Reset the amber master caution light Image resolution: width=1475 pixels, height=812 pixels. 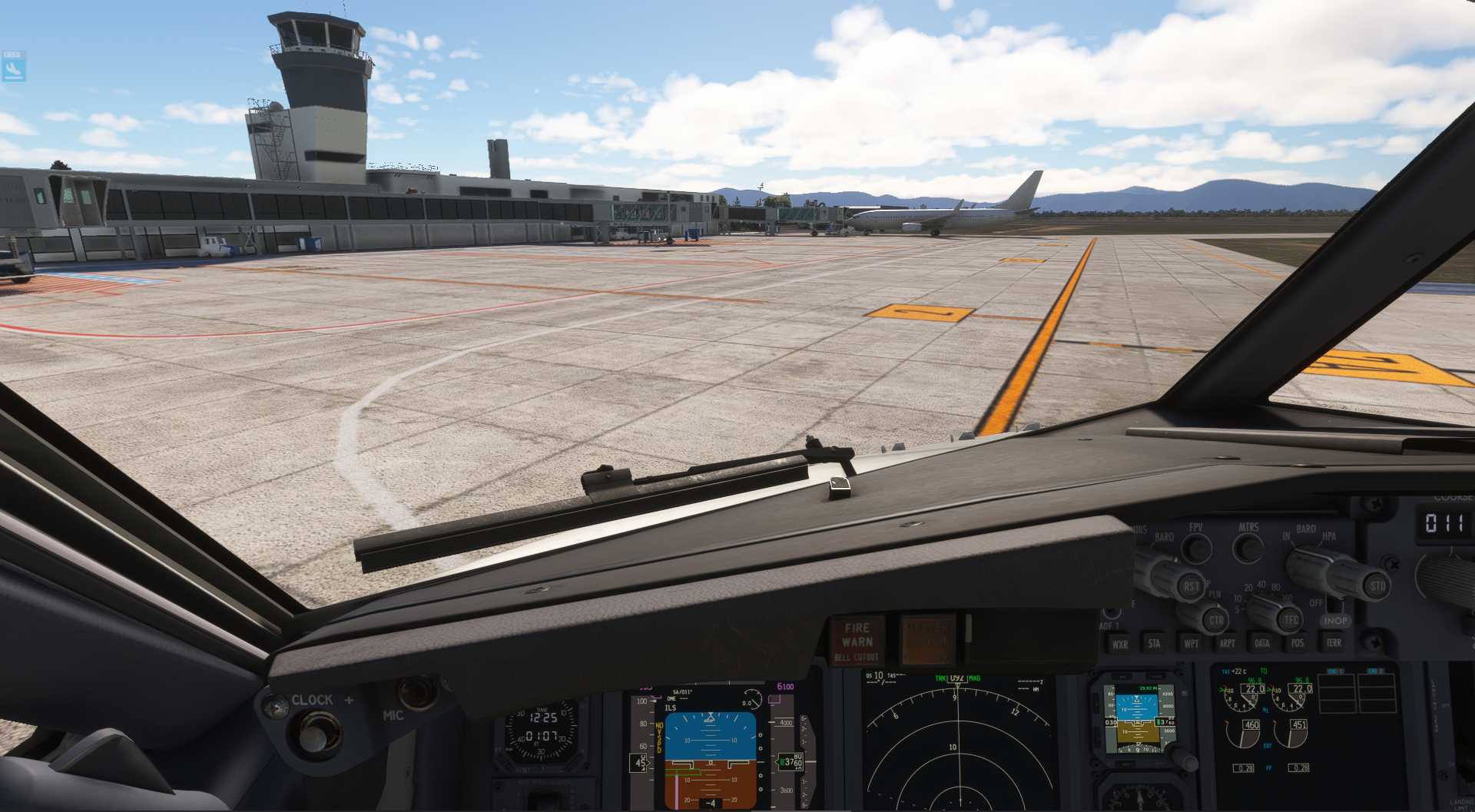coord(927,639)
